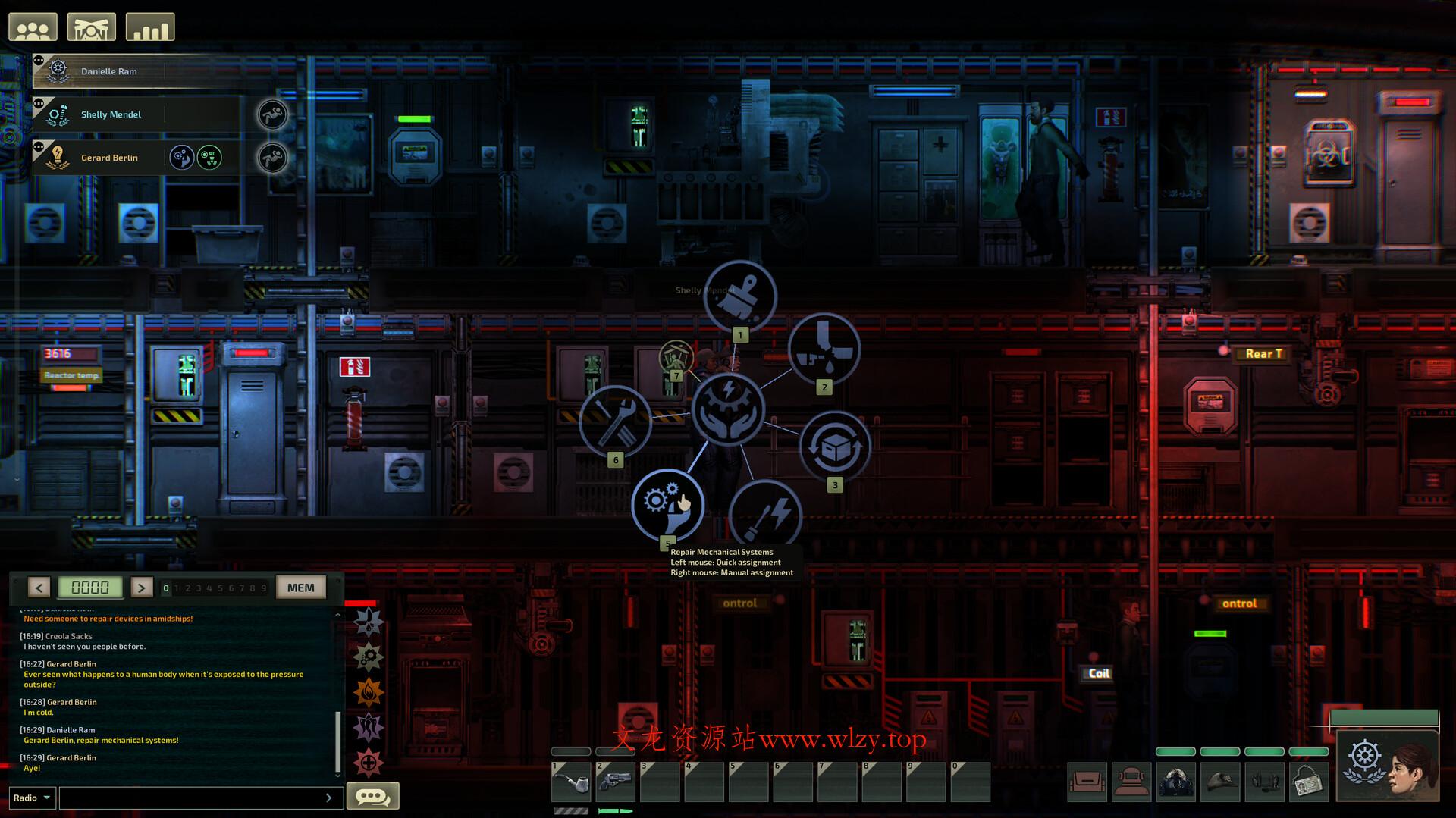Open the bar chart status tab

click(x=149, y=27)
